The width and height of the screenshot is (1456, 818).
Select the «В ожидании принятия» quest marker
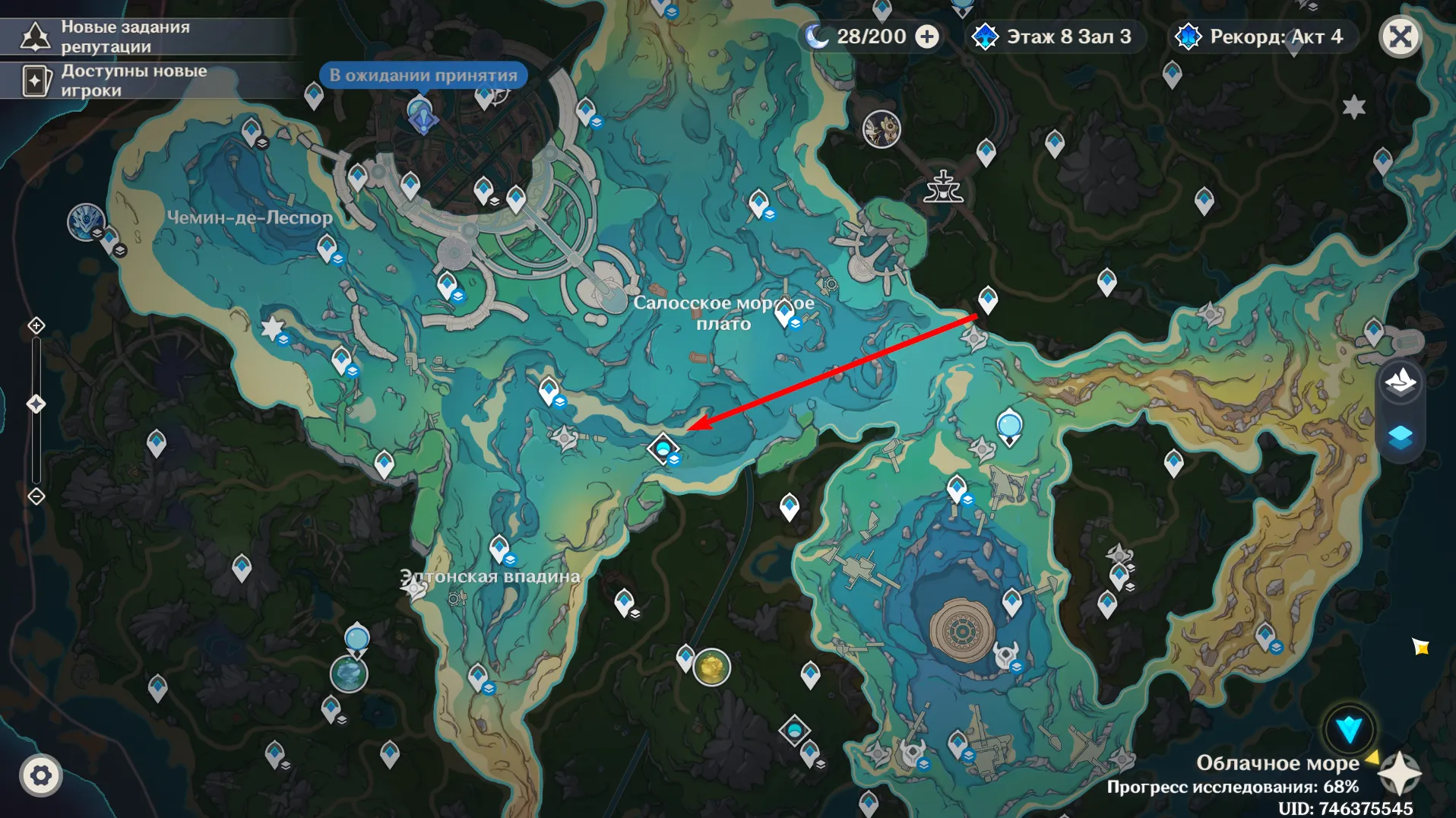pos(423,116)
